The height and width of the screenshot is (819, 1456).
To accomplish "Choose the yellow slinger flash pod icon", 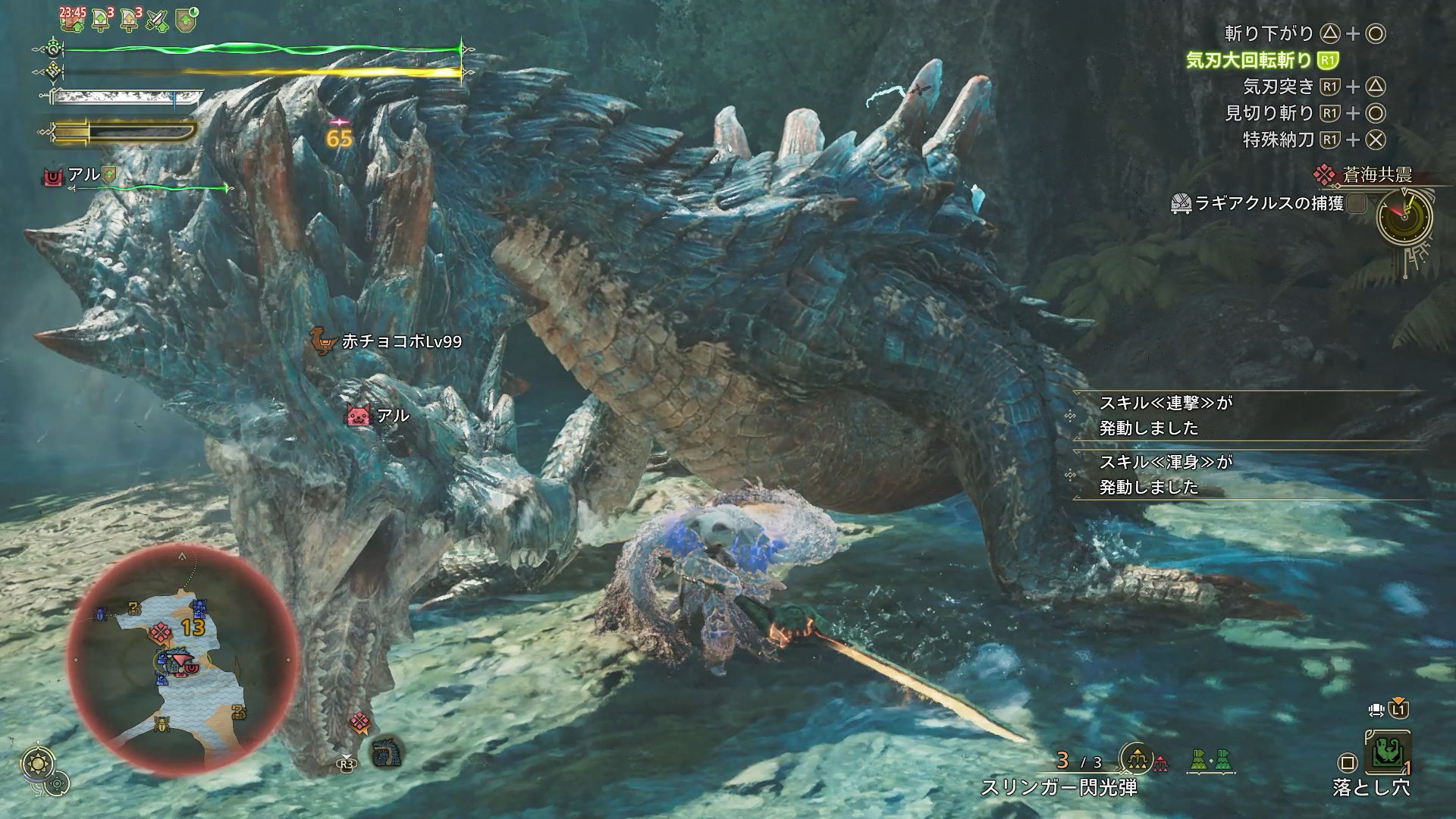I will click(1136, 759).
